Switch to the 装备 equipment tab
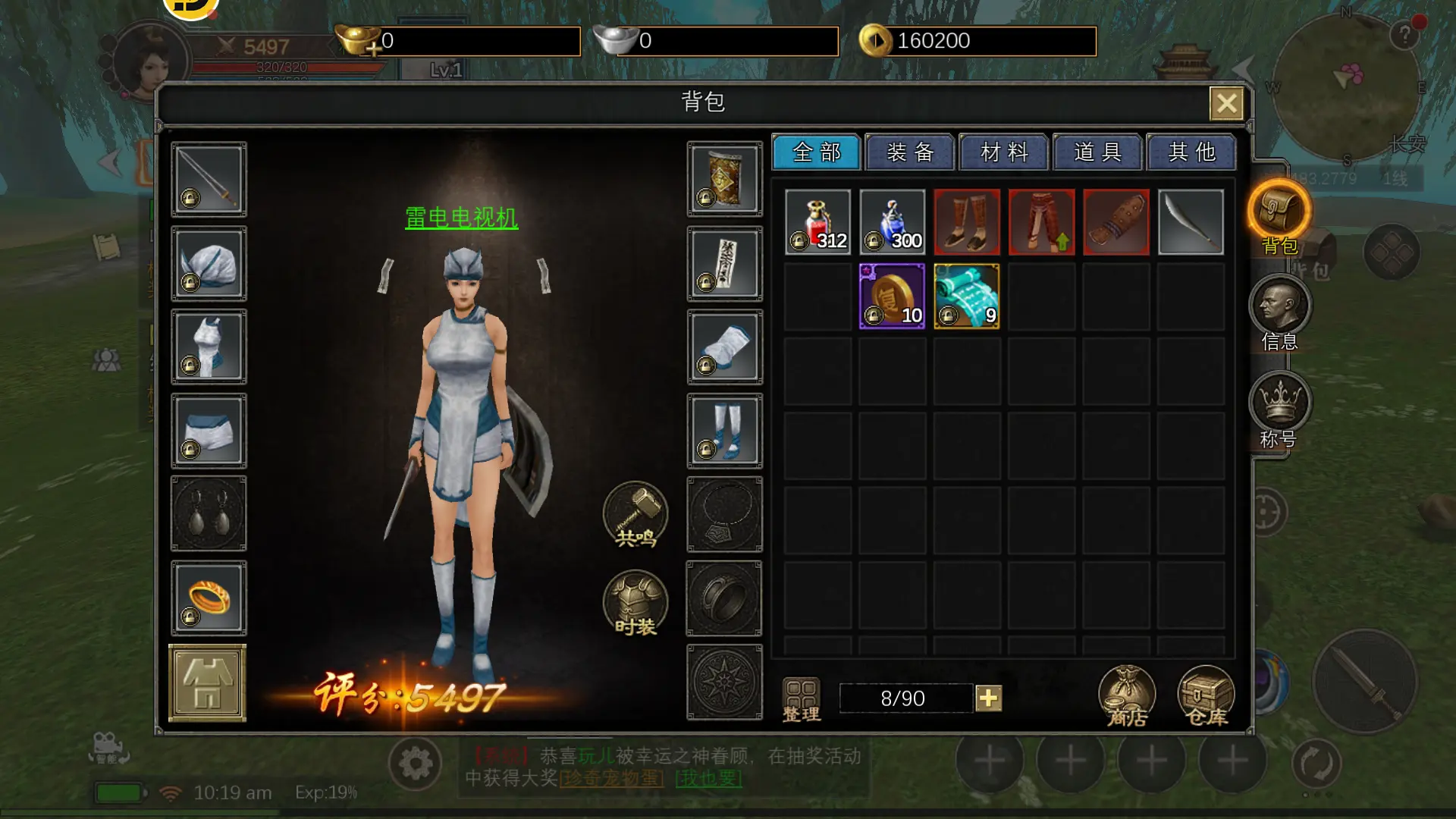This screenshot has width=1456, height=819. pos(910,152)
